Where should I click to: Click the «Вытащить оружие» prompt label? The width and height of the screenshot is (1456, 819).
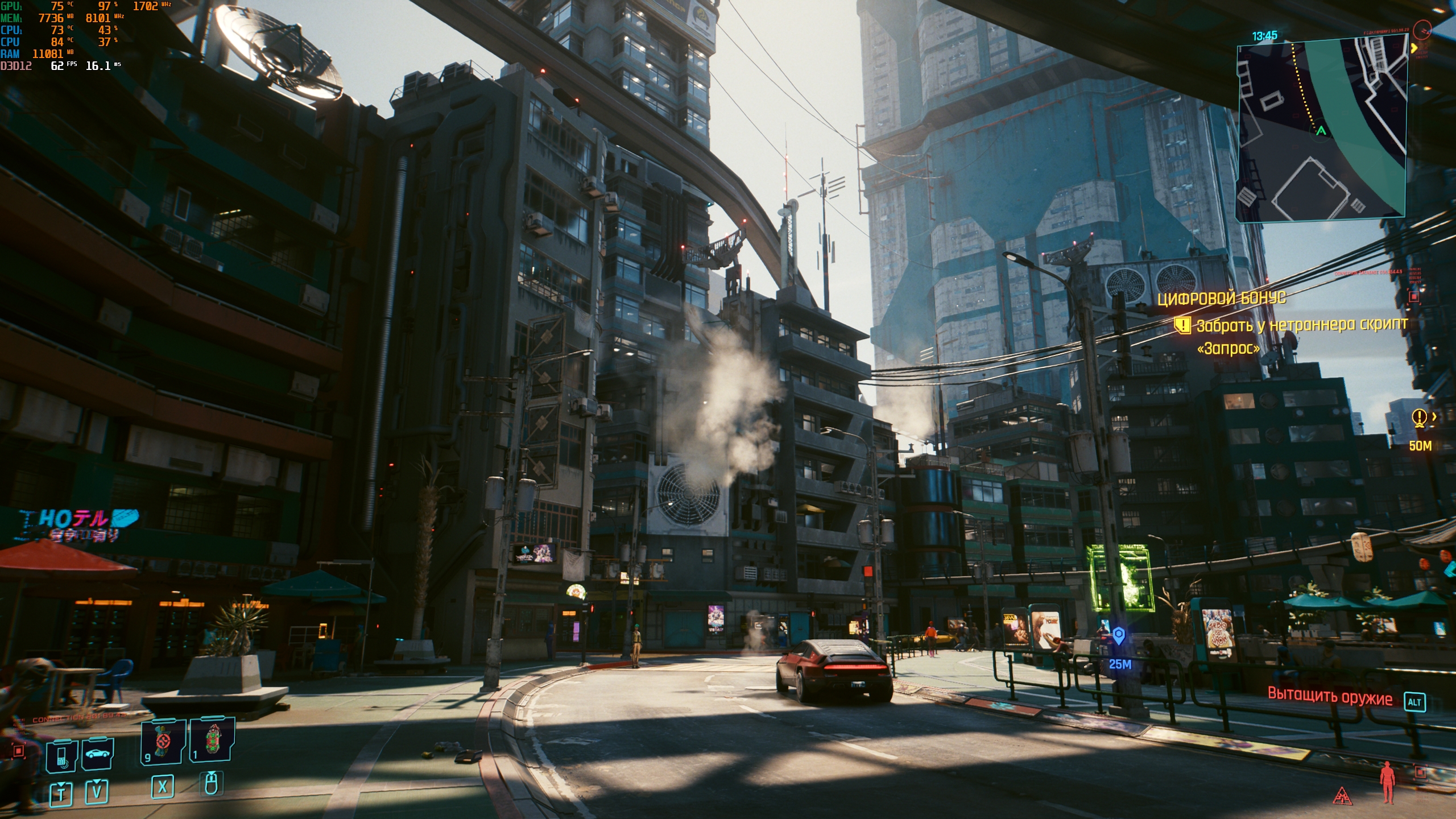(1330, 697)
